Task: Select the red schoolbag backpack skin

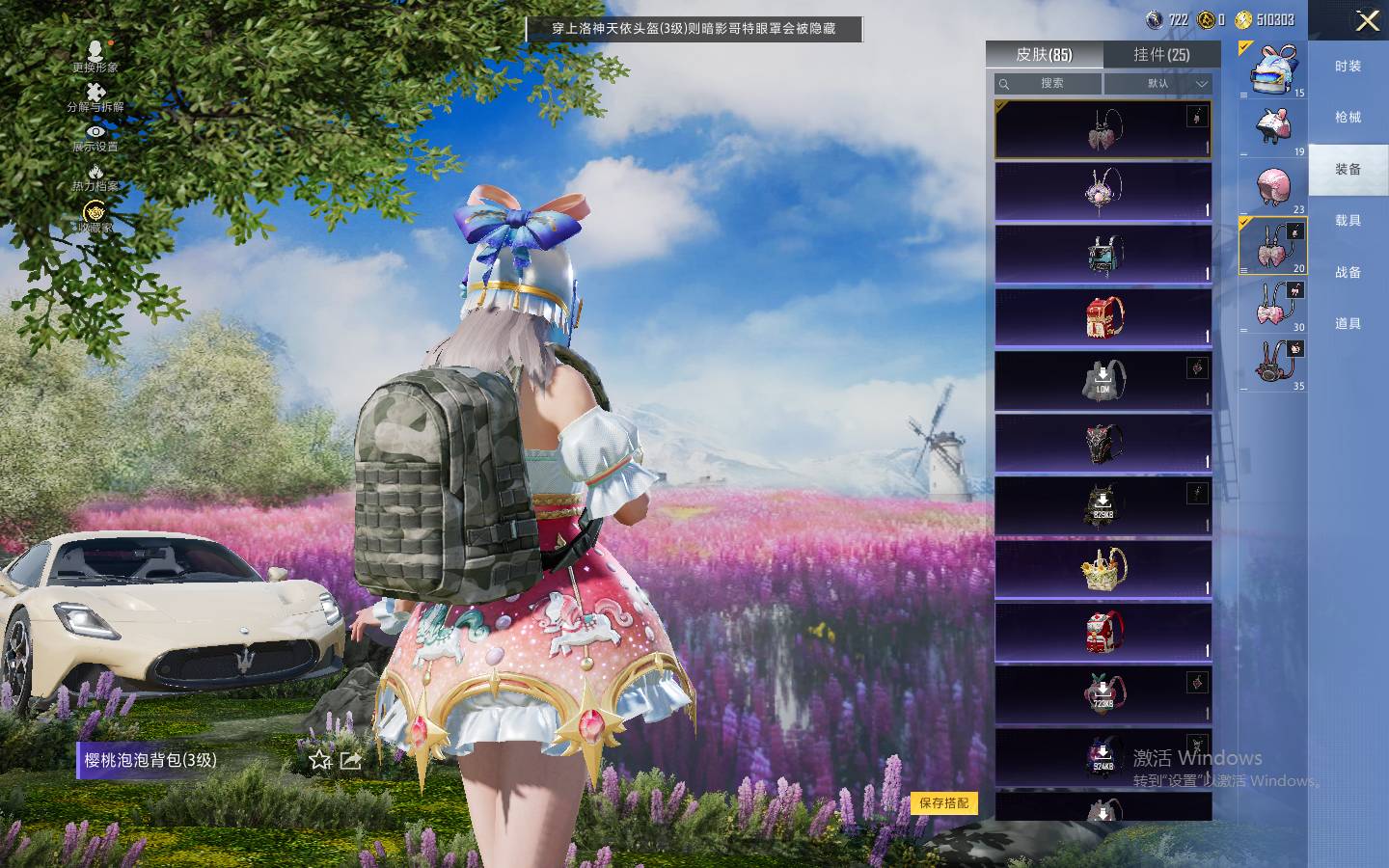Action: 1103,317
